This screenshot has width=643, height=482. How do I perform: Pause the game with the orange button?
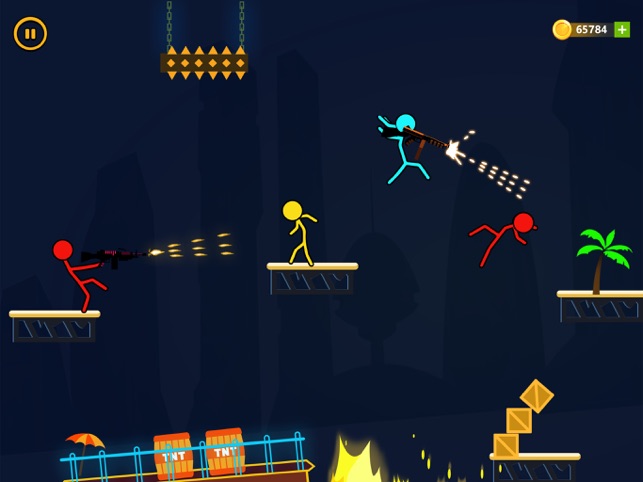(x=30, y=33)
